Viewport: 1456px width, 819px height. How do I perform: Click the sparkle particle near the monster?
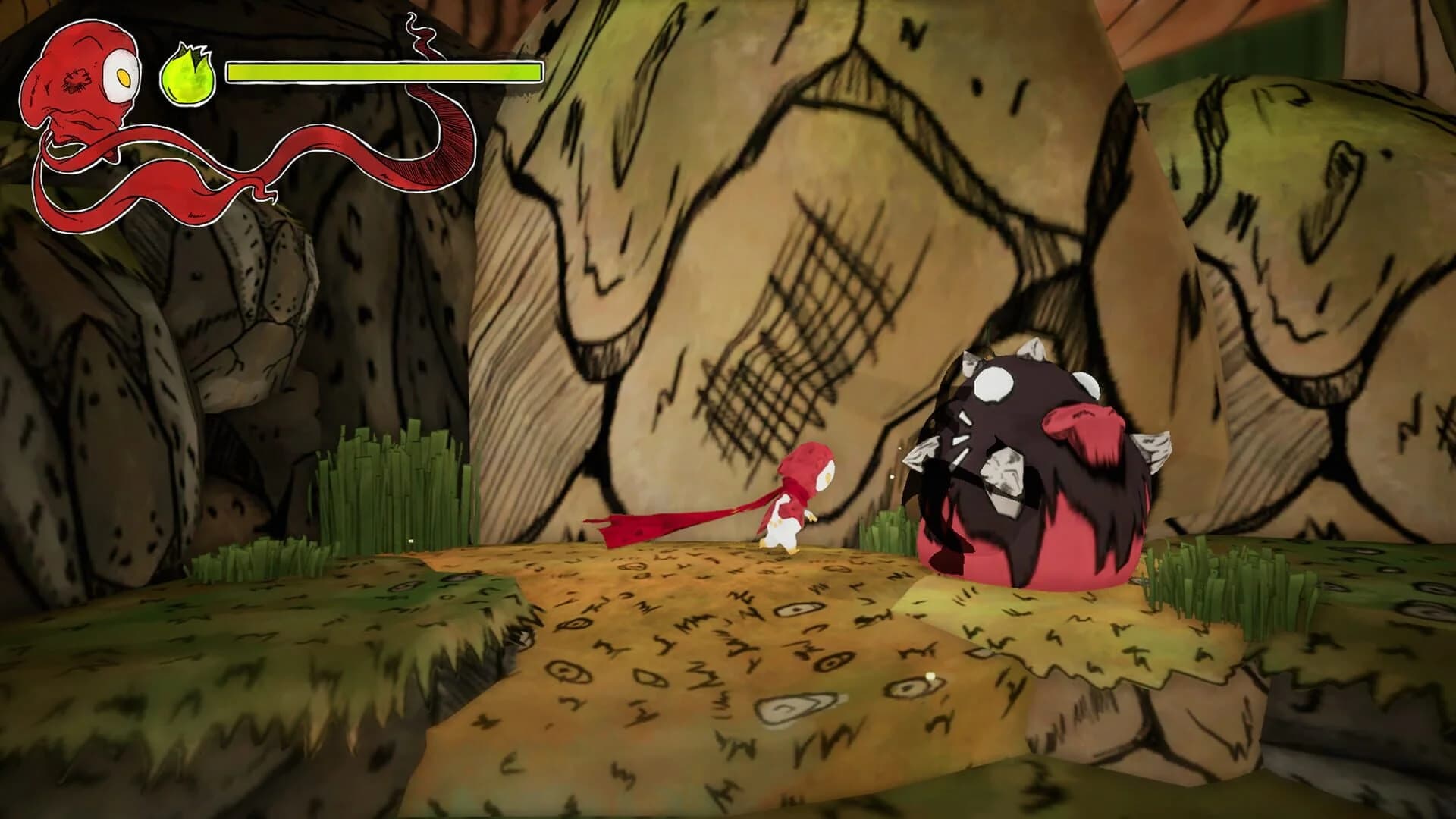tap(892, 475)
